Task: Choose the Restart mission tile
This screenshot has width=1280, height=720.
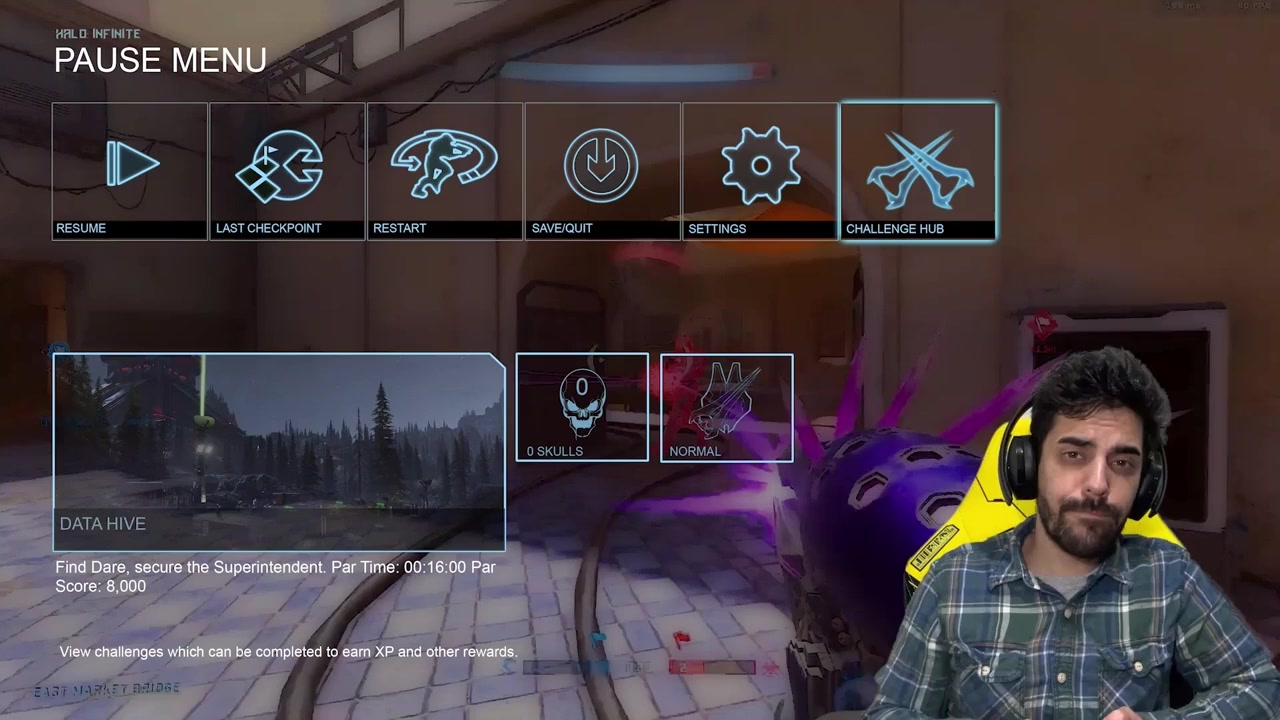Action: pyautogui.click(x=445, y=171)
